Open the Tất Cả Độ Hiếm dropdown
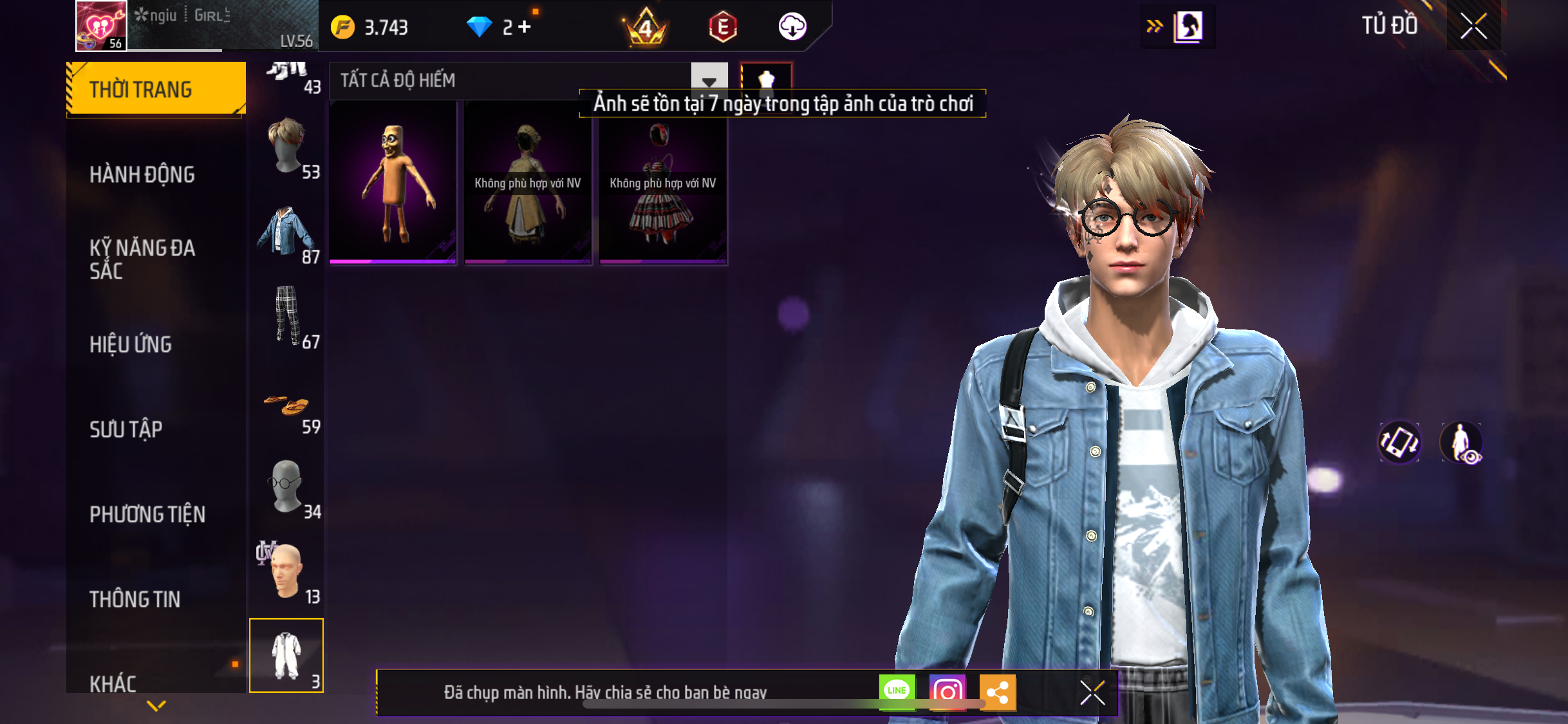Viewport: 1568px width, 724px height. click(x=709, y=80)
